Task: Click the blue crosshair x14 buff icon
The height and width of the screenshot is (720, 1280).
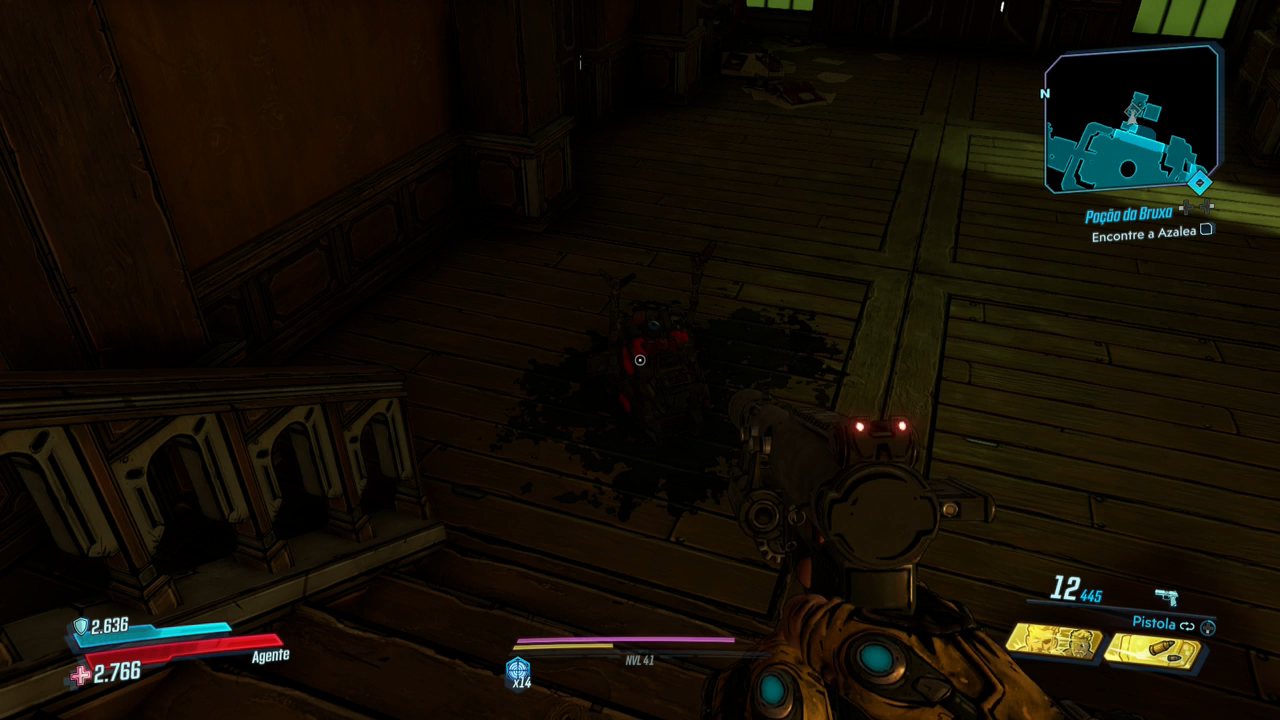Action: tap(518, 669)
